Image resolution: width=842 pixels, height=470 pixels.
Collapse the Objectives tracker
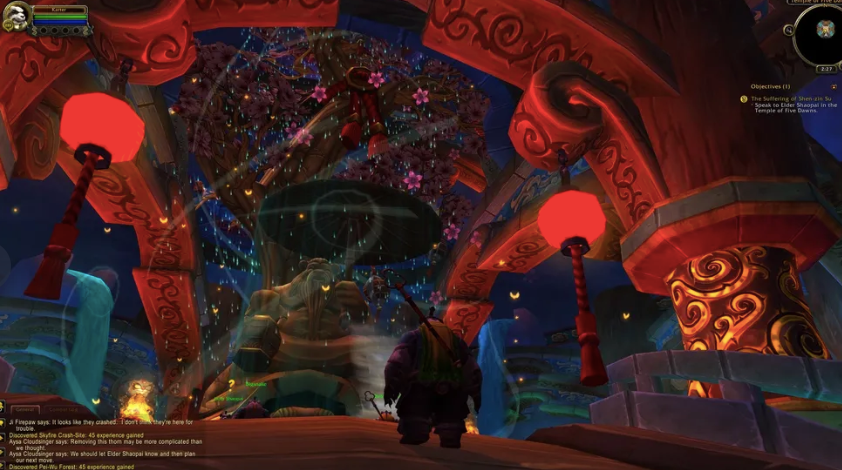(834, 86)
